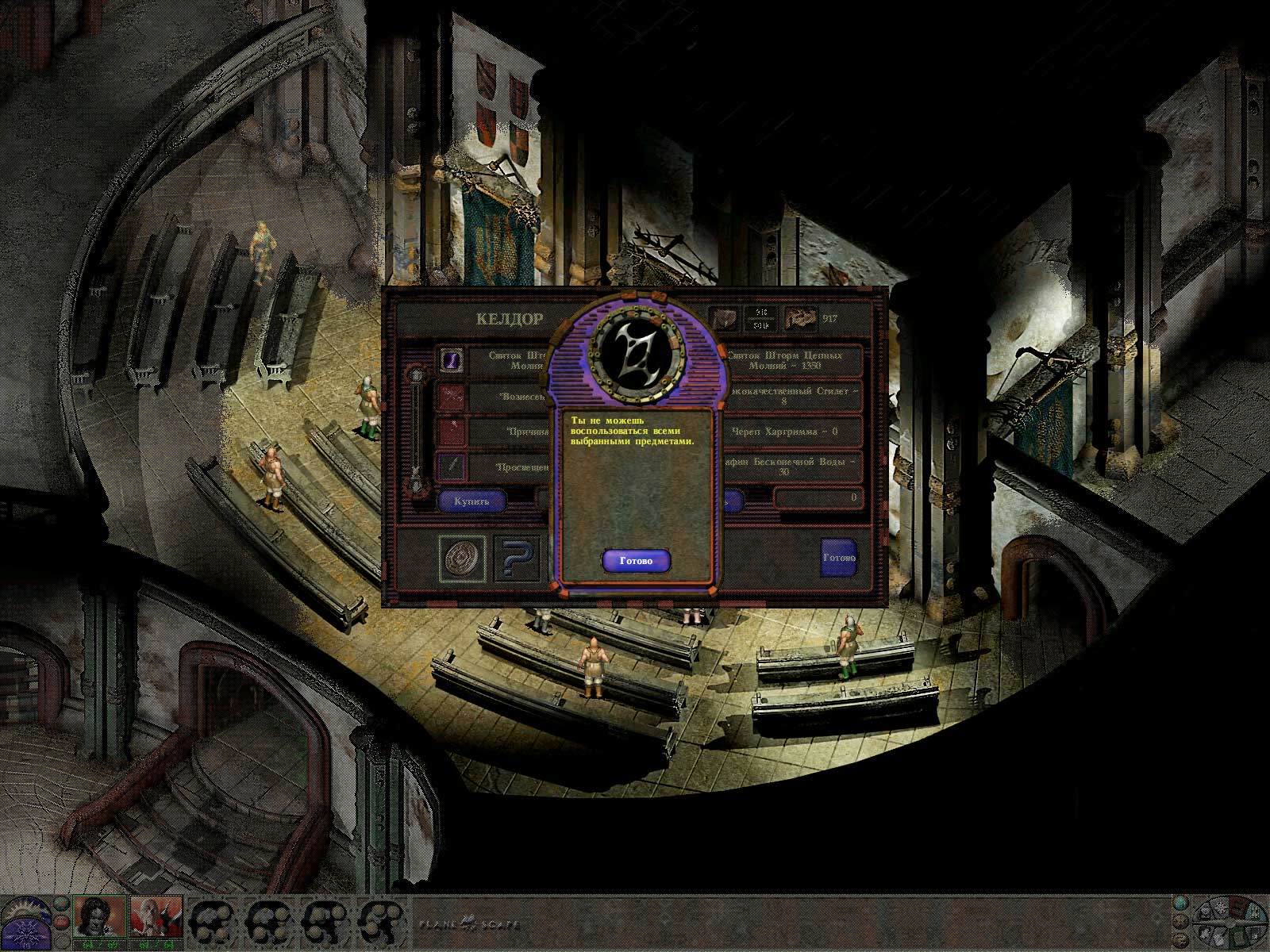Click the teal orb beside the radial menu
Screen dimensions: 1270x952
pyautogui.click(x=1182, y=902)
